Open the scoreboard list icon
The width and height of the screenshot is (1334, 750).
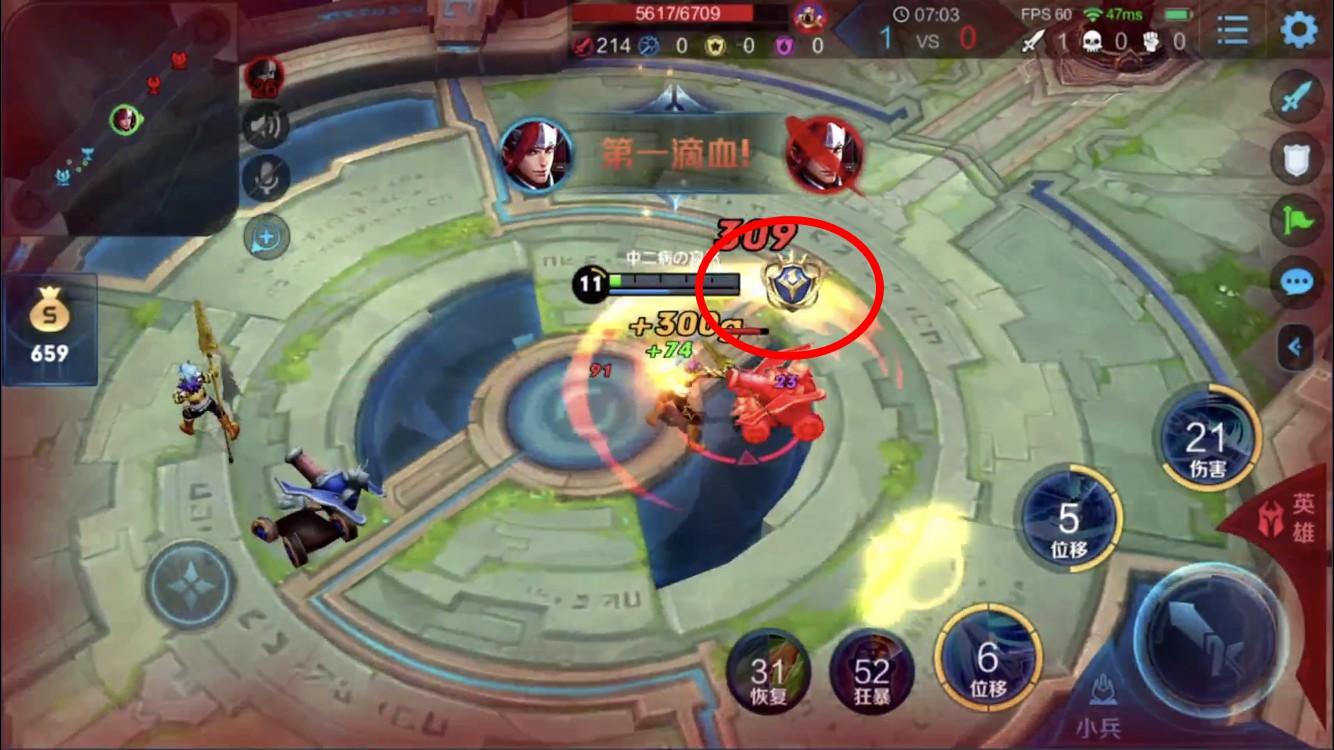(x=1232, y=30)
